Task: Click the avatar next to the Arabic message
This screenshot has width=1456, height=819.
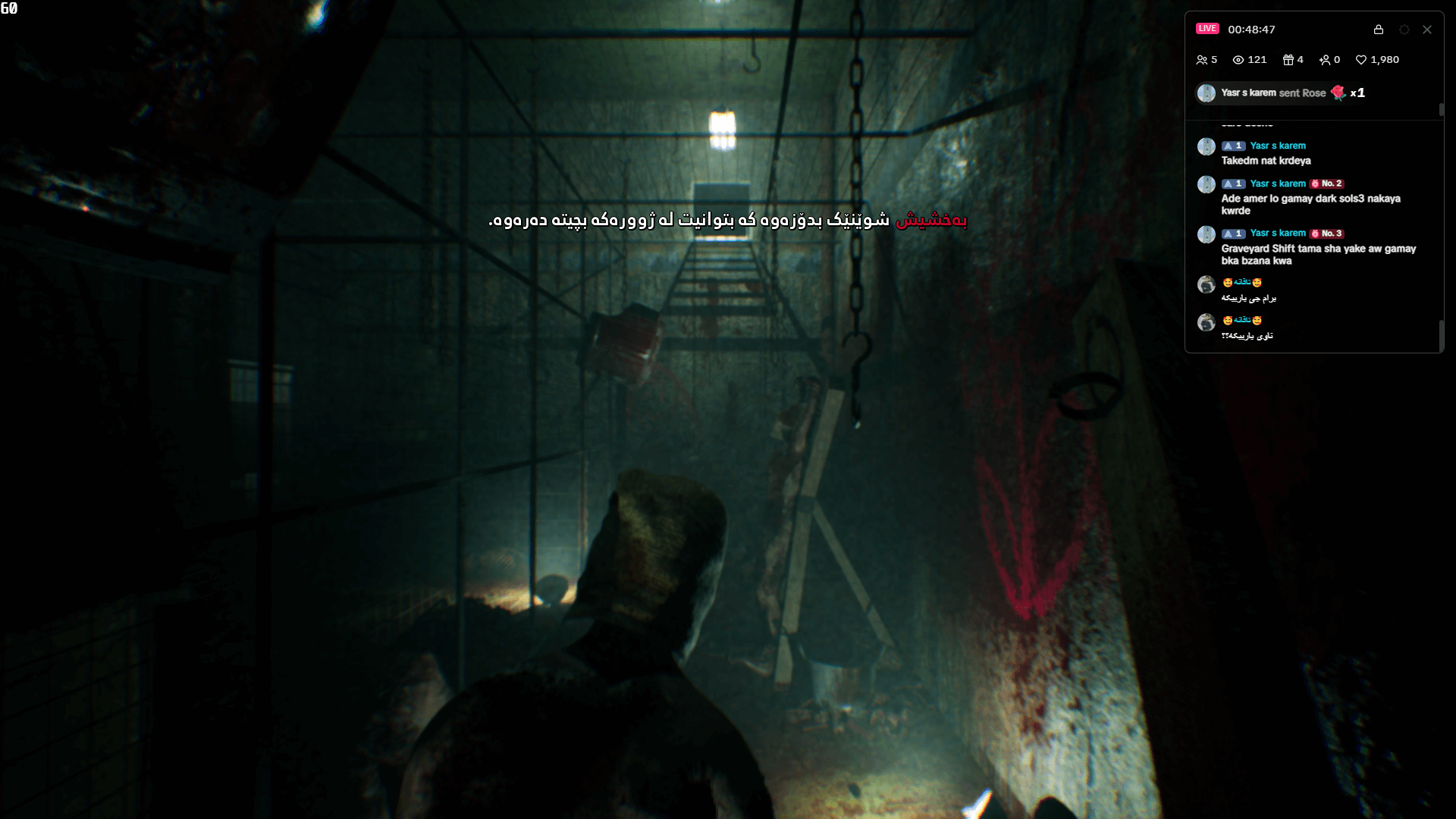Action: click(x=1207, y=284)
